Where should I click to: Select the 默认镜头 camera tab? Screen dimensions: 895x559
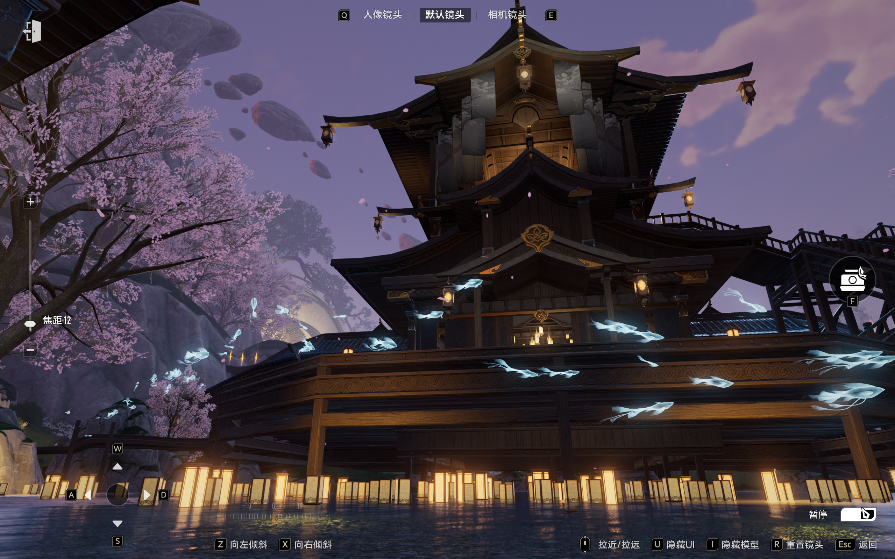[x=444, y=15]
